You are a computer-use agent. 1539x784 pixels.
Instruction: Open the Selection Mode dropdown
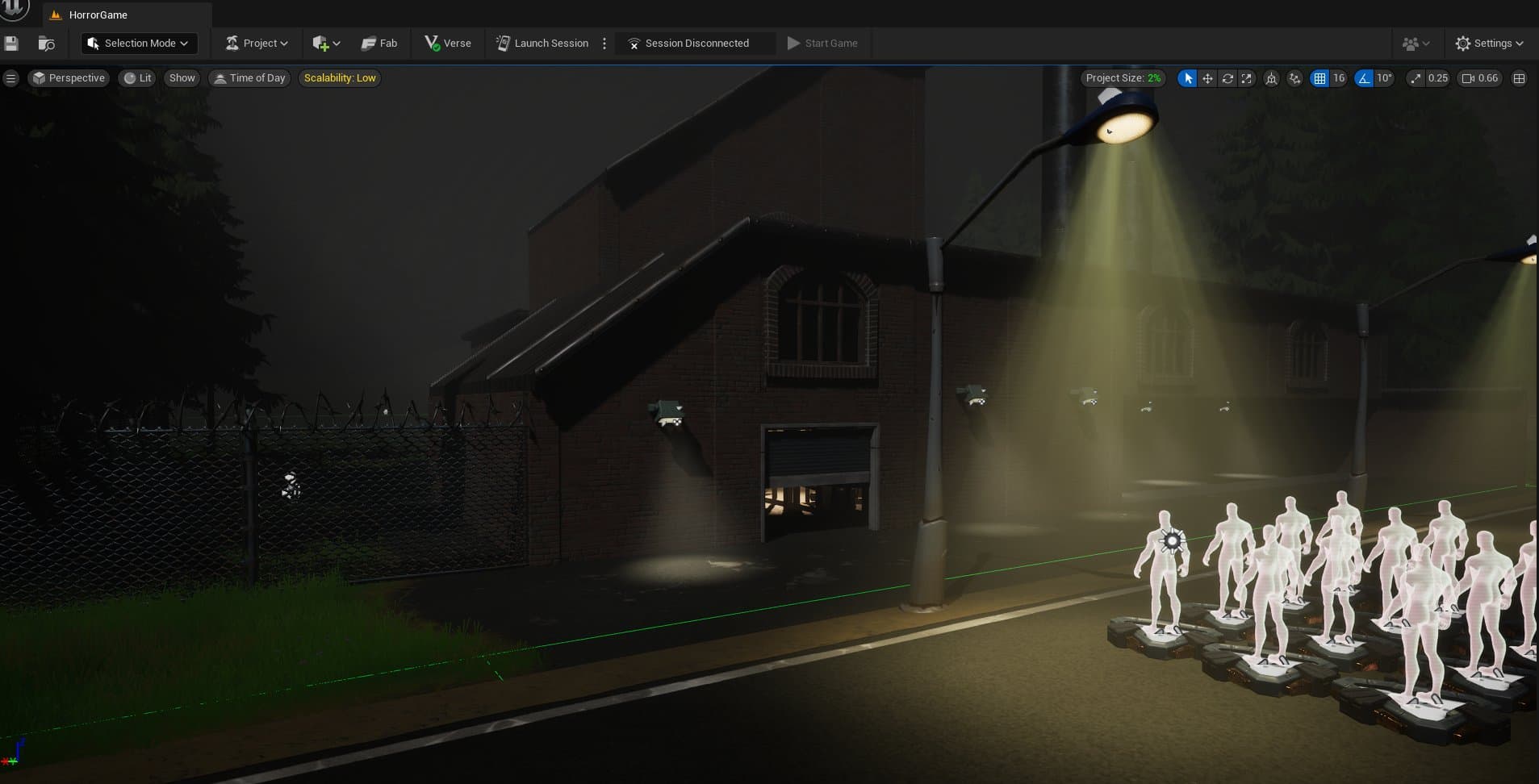(138, 43)
